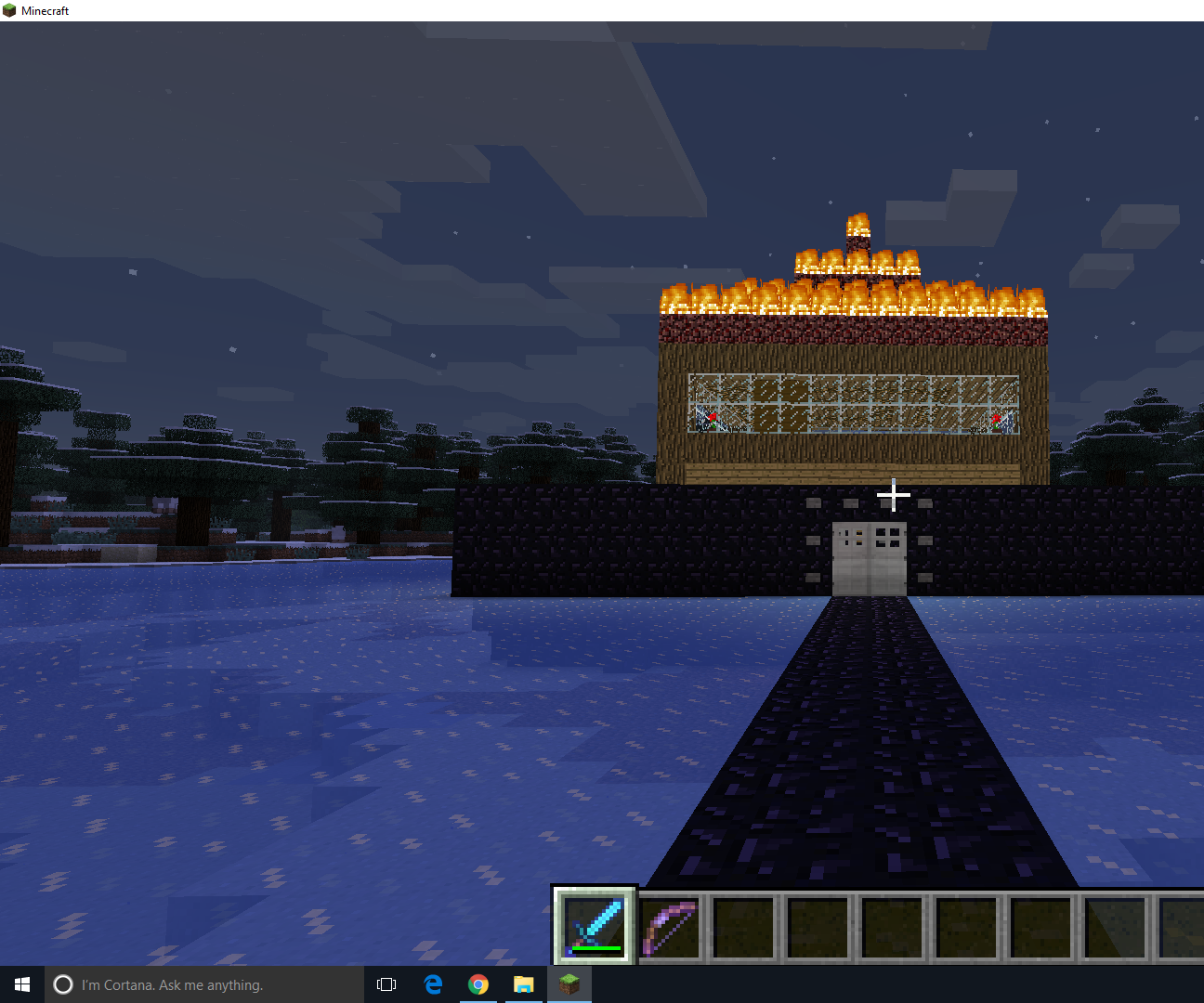The height and width of the screenshot is (1003, 1204).
Task: Select the enchanted diamond sword in hotbar
Action: pyautogui.click(x=594, y=924)
